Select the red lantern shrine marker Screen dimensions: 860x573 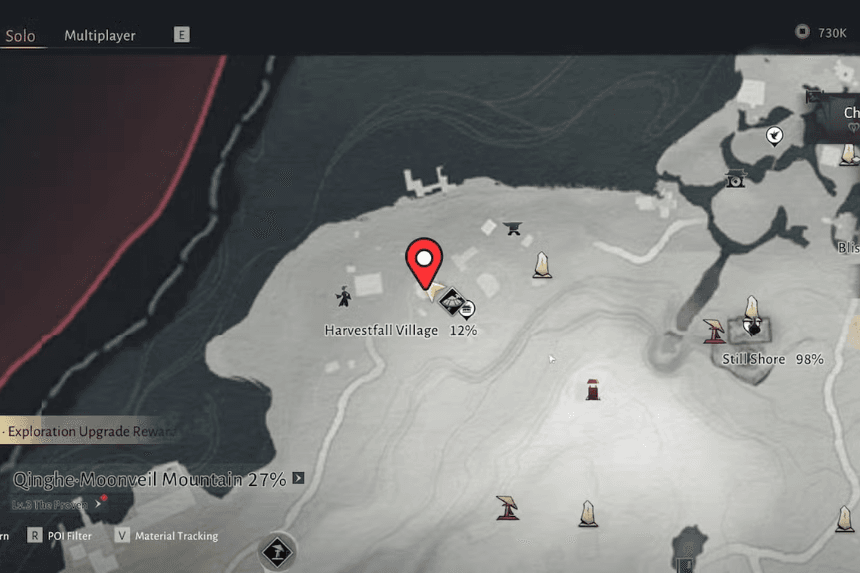pyautogui.click(x=593, y=388)
